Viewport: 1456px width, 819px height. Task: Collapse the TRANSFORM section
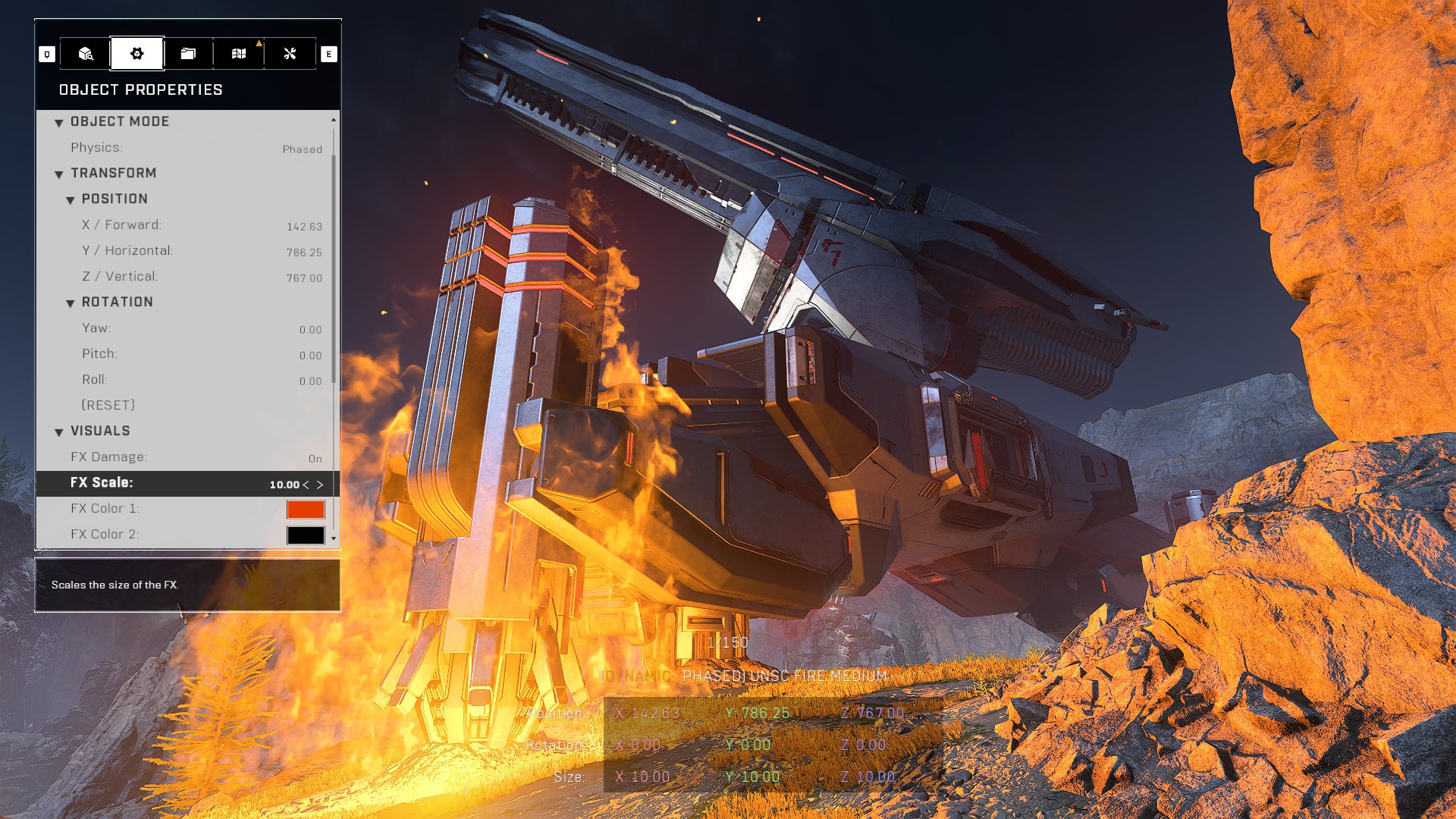59,174
